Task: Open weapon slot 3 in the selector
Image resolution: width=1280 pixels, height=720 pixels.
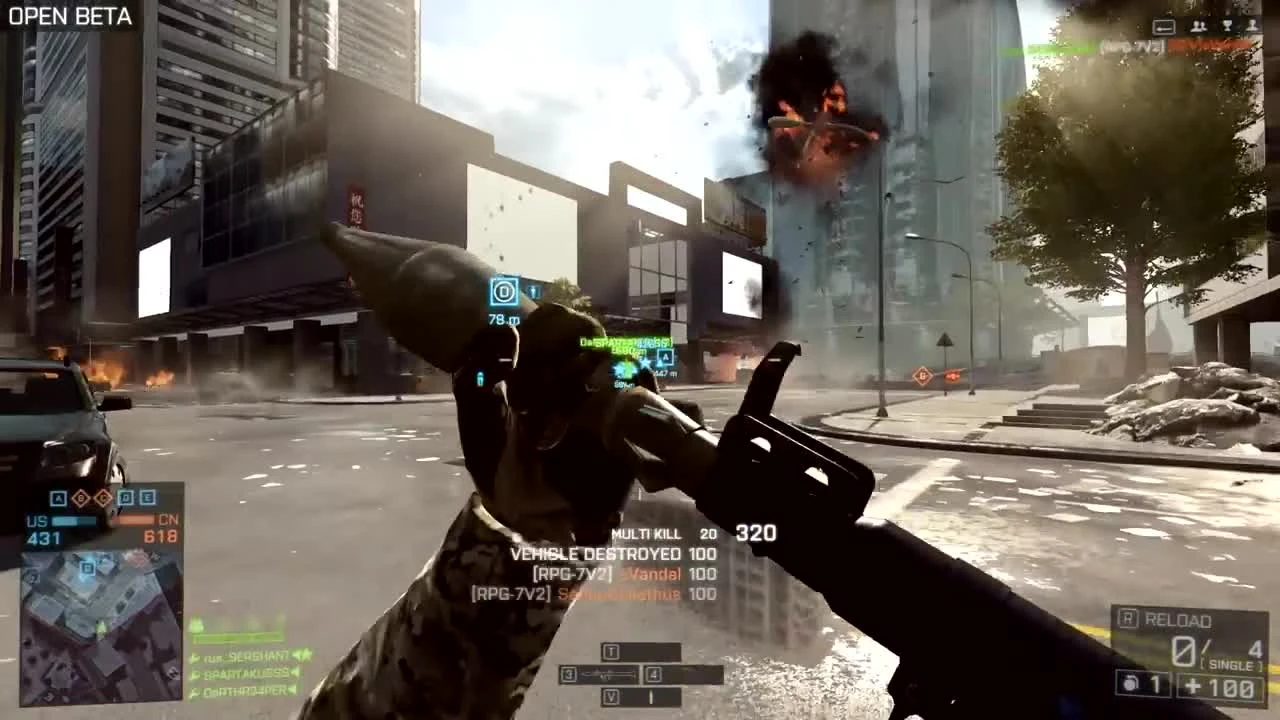Action: [x=569, y=675]
